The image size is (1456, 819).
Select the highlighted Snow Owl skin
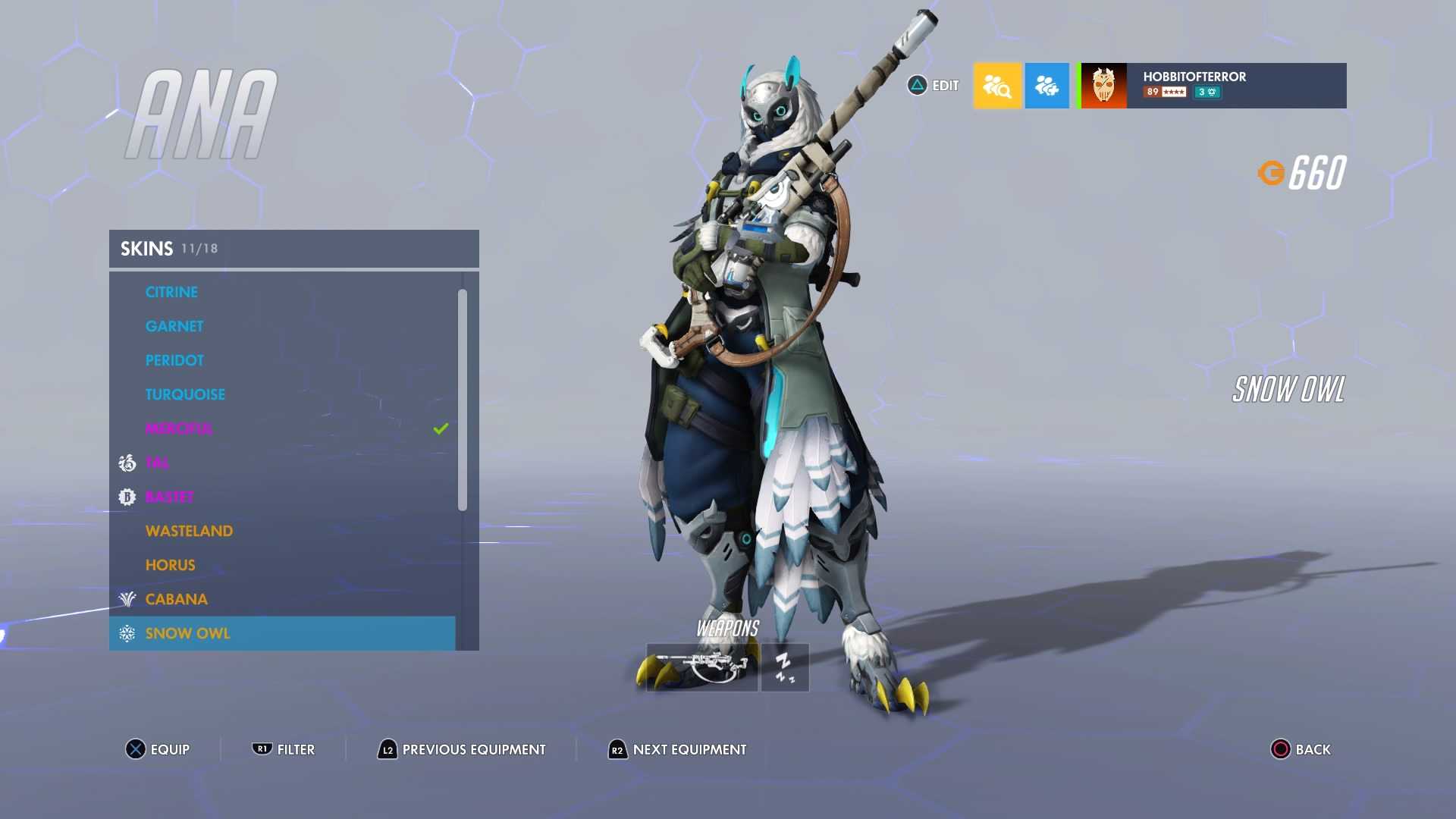point(187,633)
